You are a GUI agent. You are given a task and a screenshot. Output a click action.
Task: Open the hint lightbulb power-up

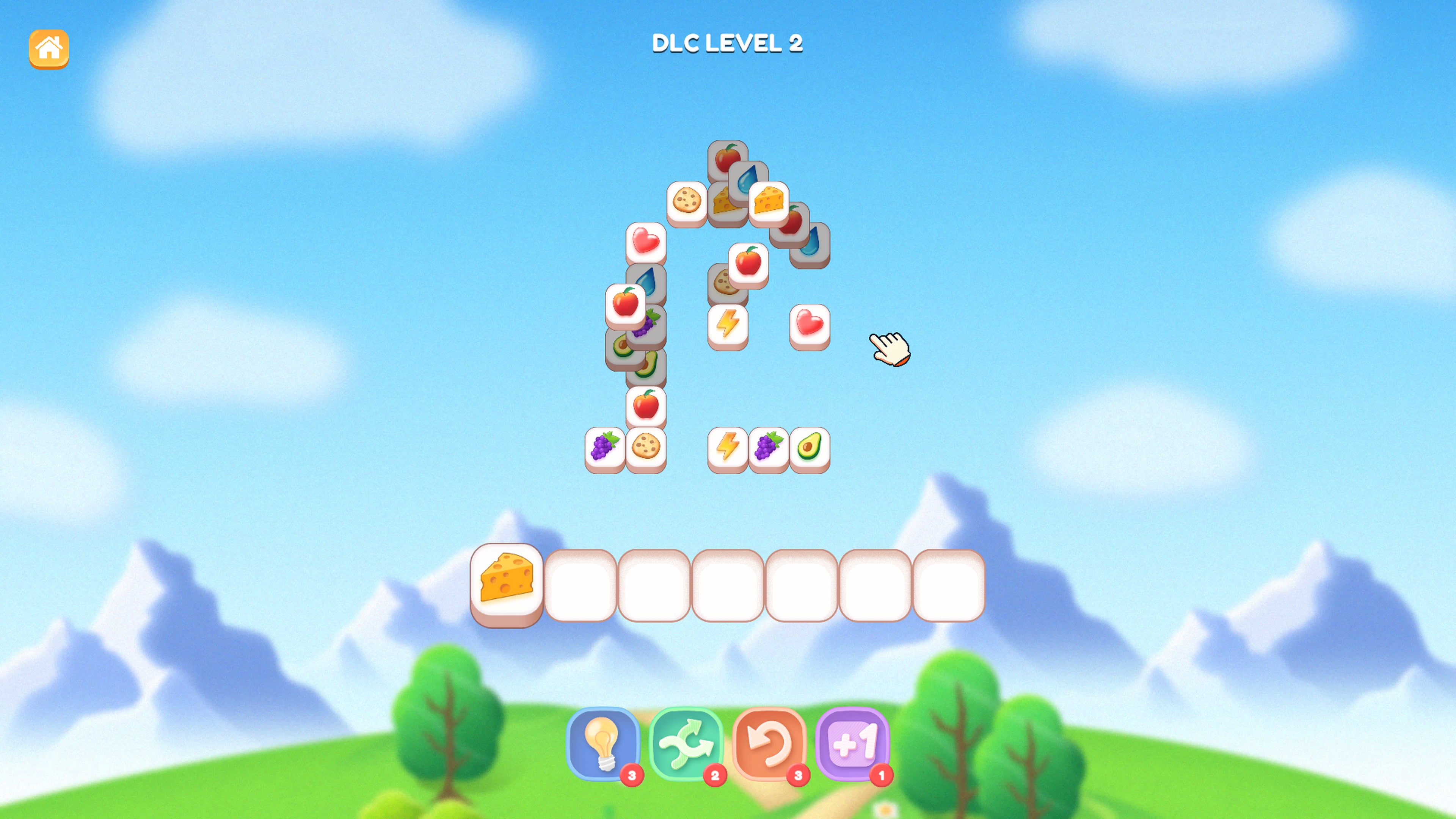click(605, 745)
